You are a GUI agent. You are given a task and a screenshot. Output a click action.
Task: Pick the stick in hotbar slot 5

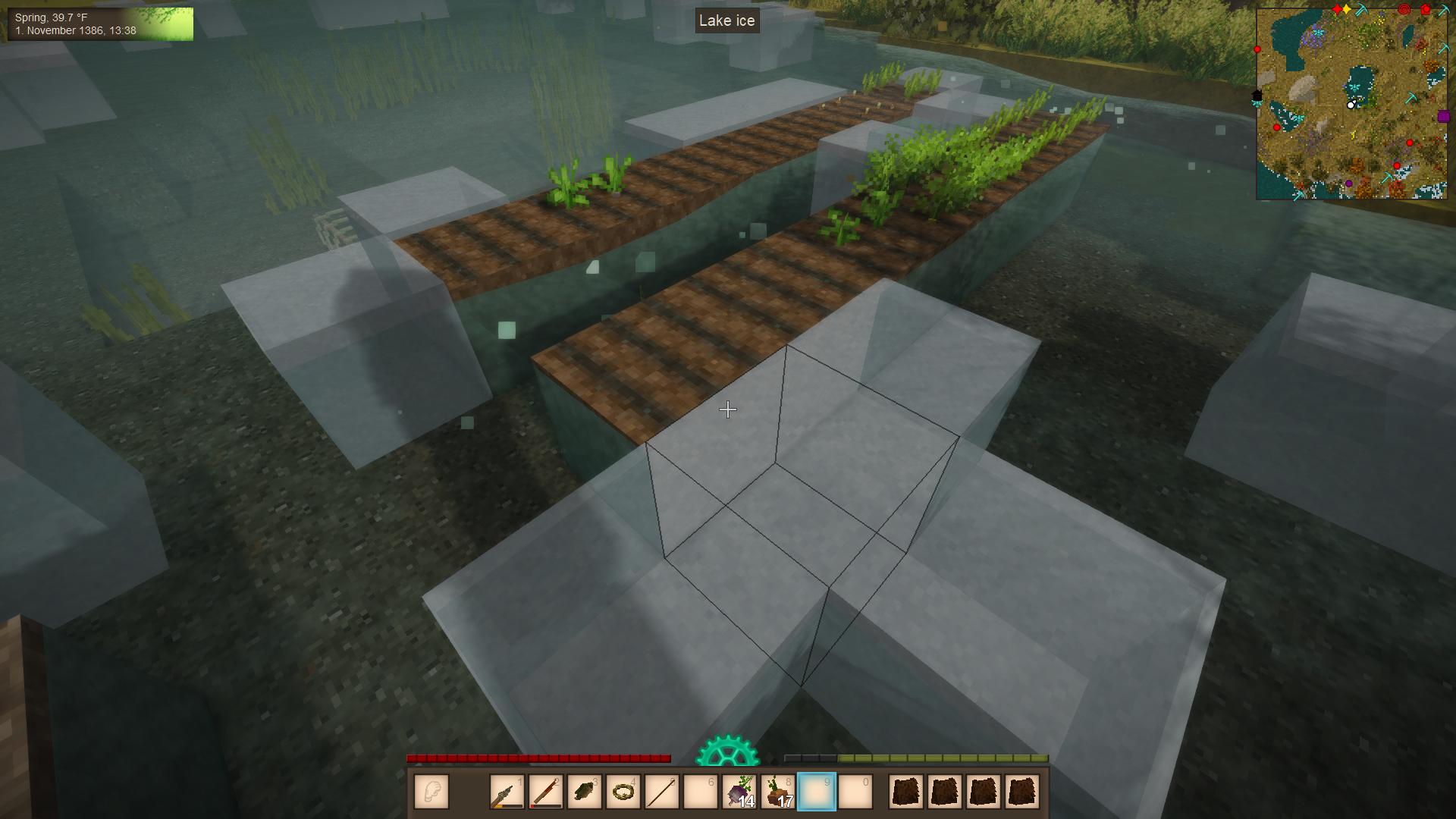coord(662,792)
